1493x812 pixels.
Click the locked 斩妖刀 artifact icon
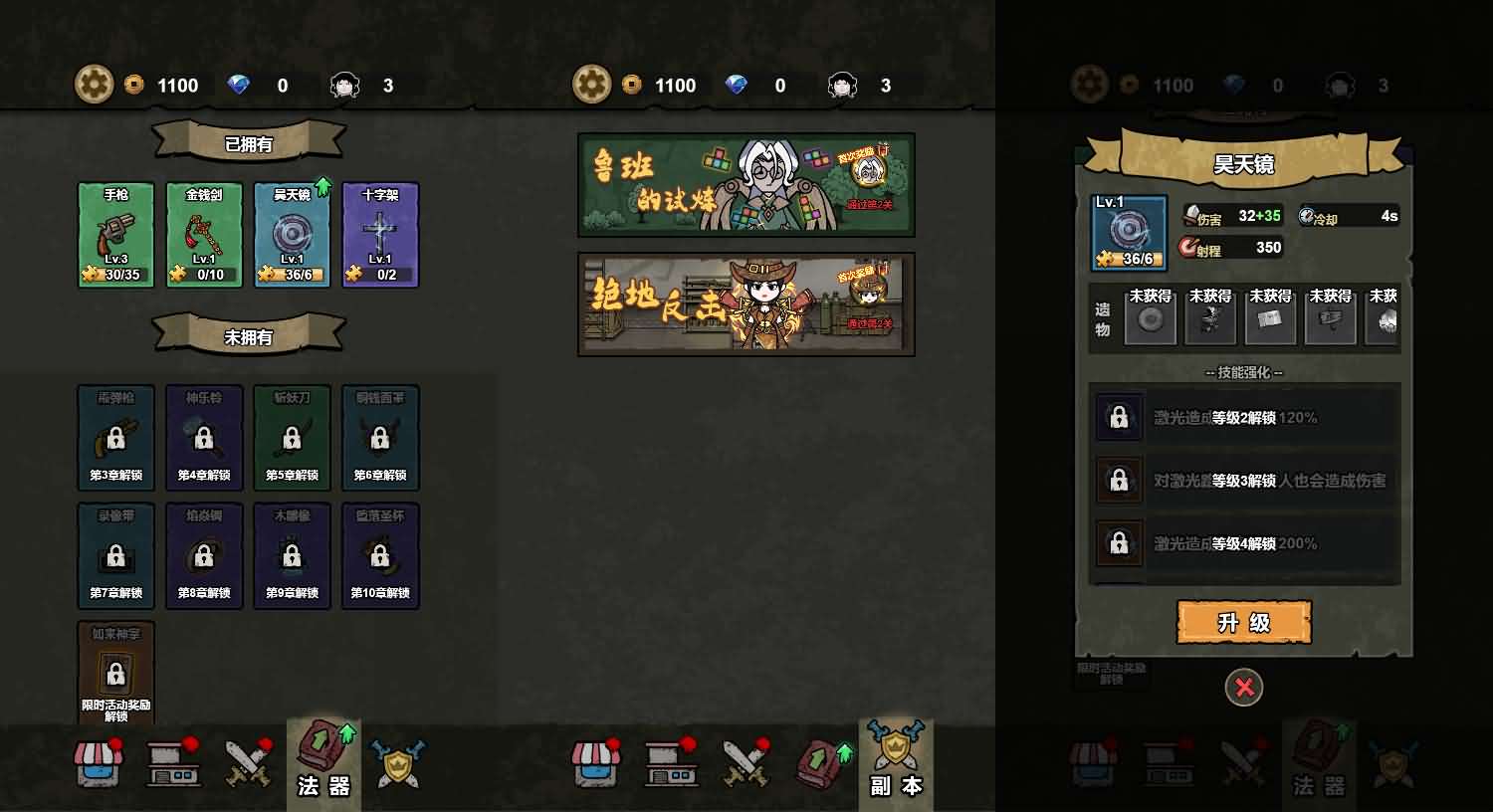292,438
